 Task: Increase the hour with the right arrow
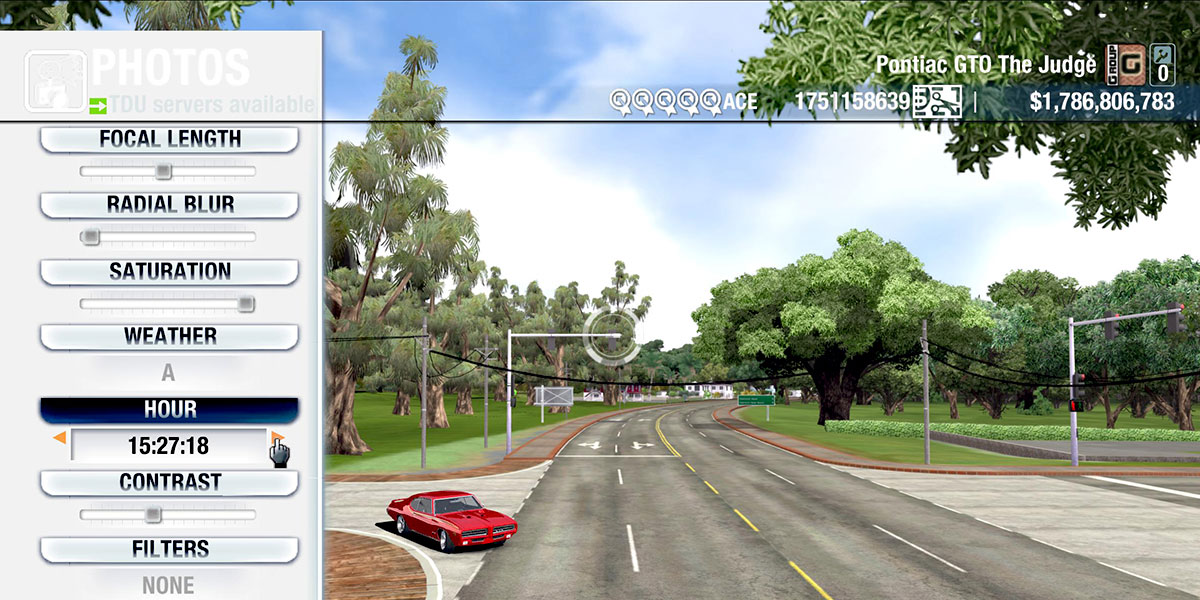[x=277, y=438]
